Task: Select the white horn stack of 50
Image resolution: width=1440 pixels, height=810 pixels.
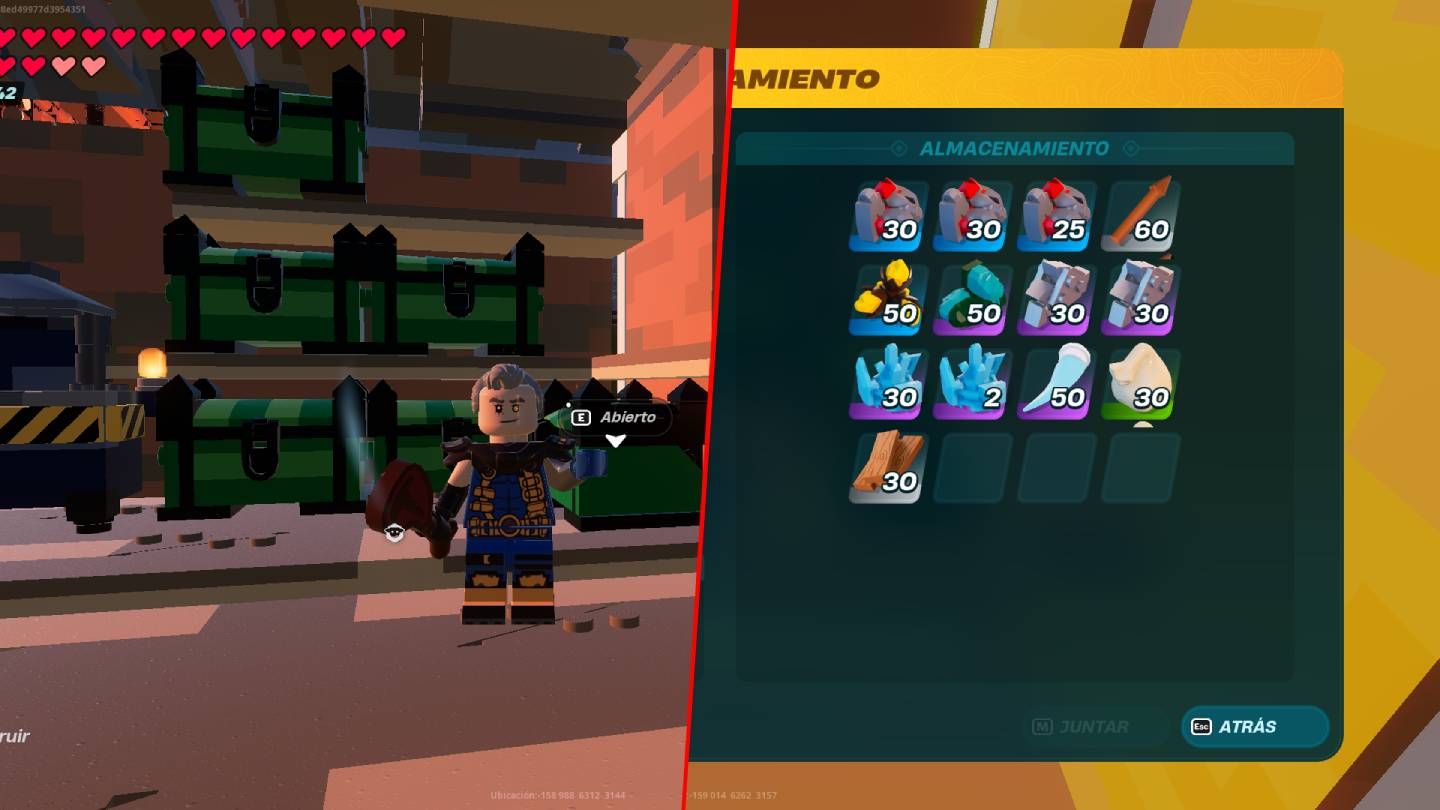Action: [1056, 381]
